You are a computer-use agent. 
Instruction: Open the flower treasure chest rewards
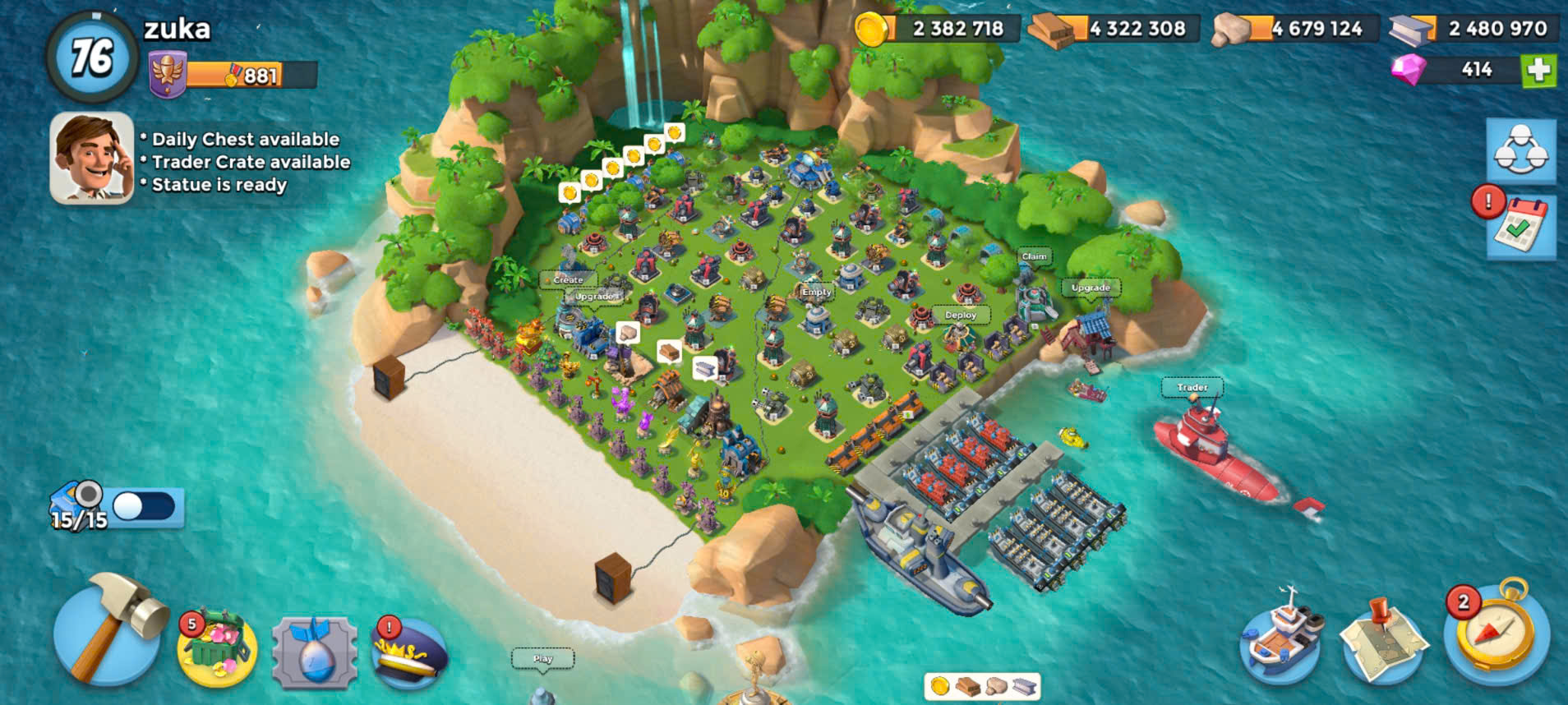(217, 649)
